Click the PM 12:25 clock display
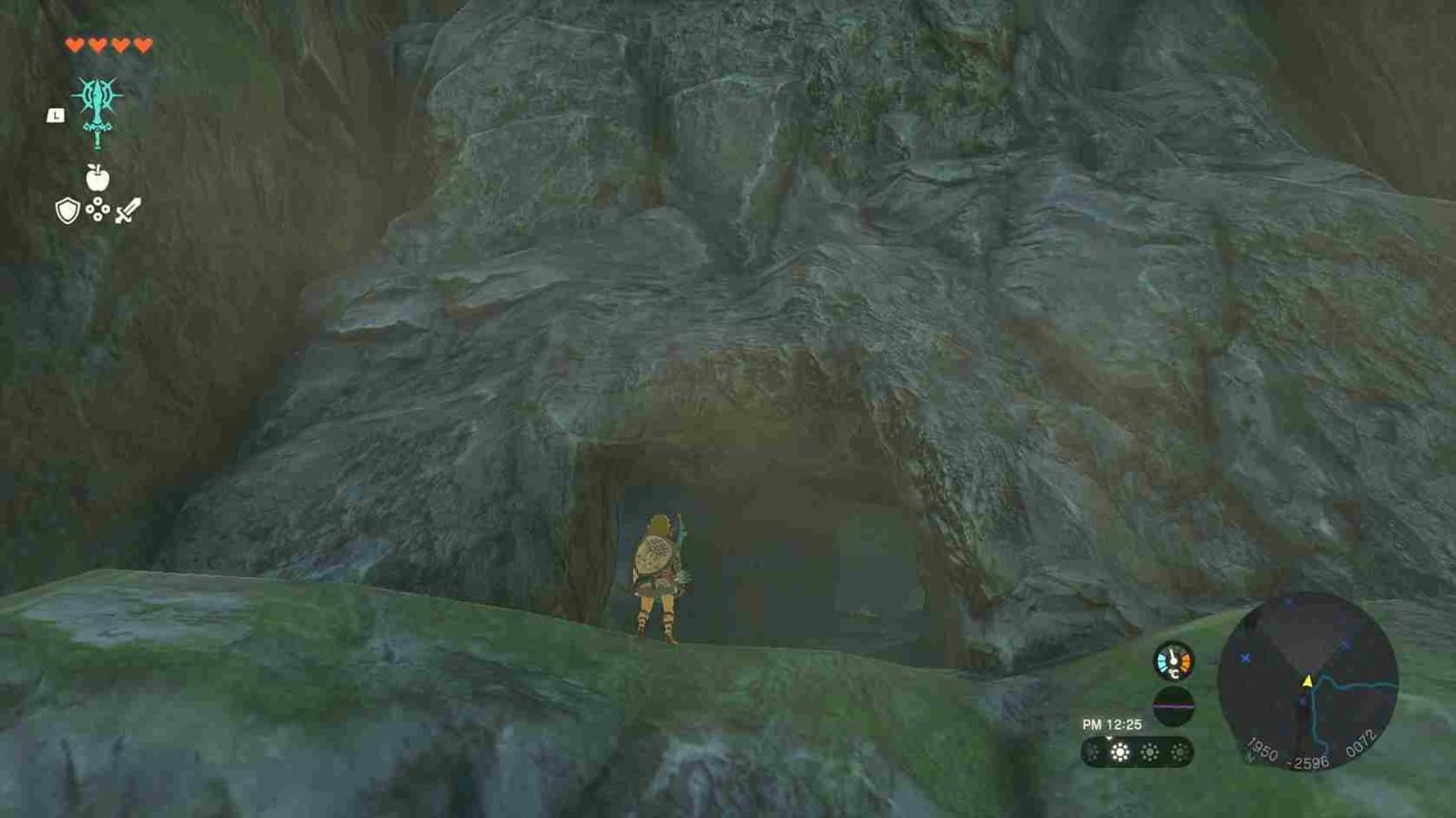 1111,723
